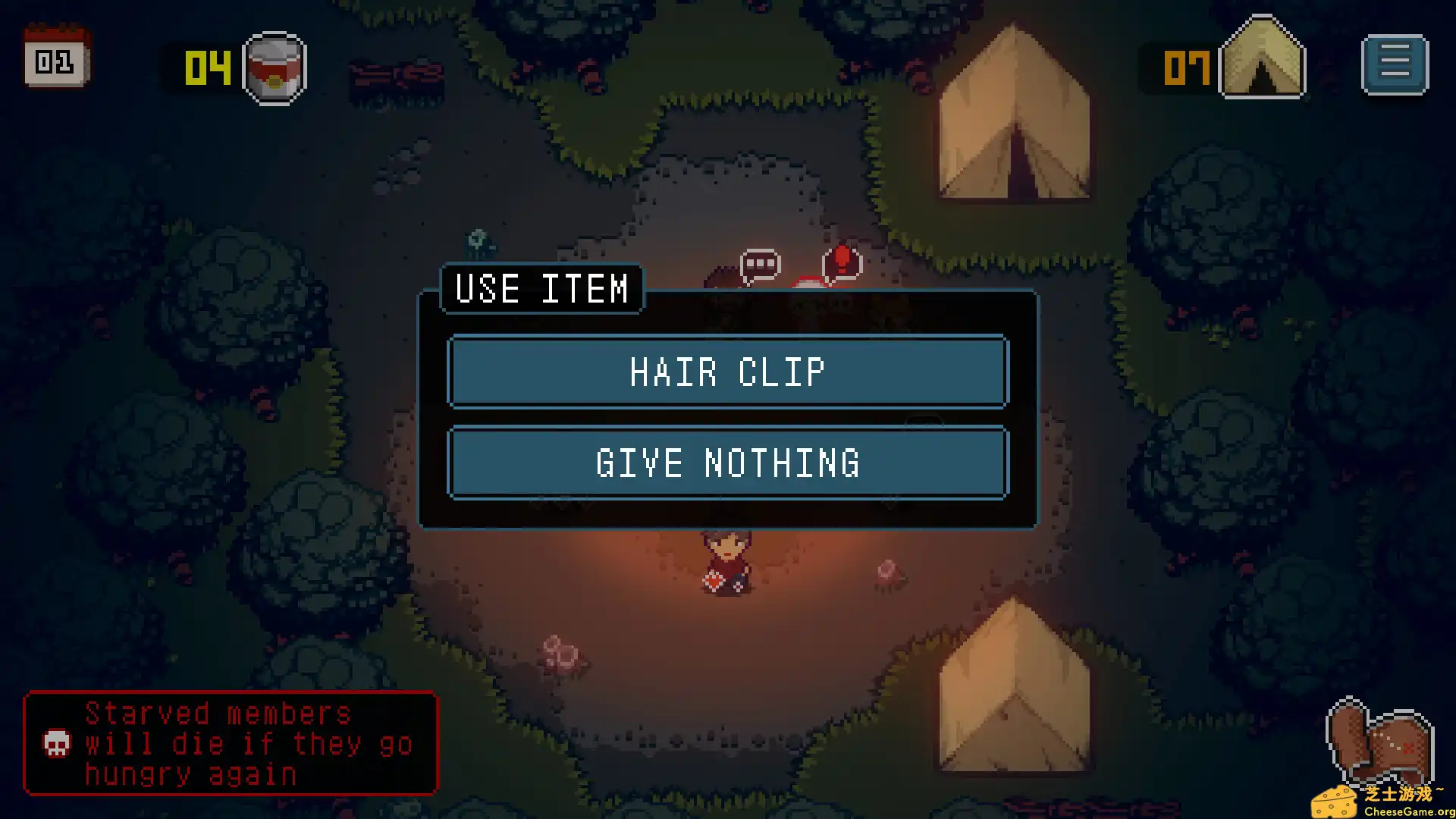
Task: Select the food can supply icon
Action: click(x=275, y=68)
